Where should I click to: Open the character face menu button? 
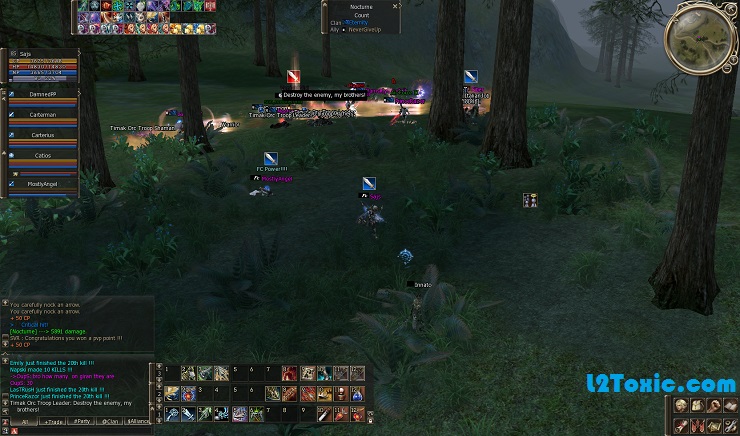(x=681, y=405)
